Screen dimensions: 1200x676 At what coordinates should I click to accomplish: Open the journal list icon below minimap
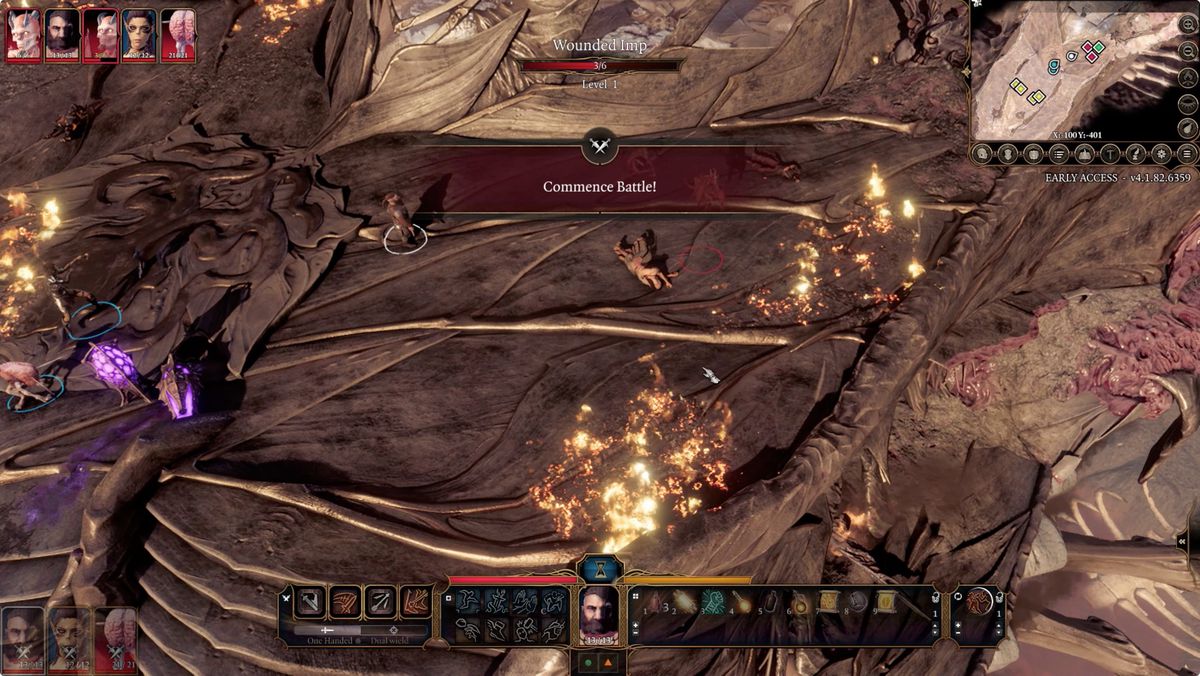point(1060,154)
